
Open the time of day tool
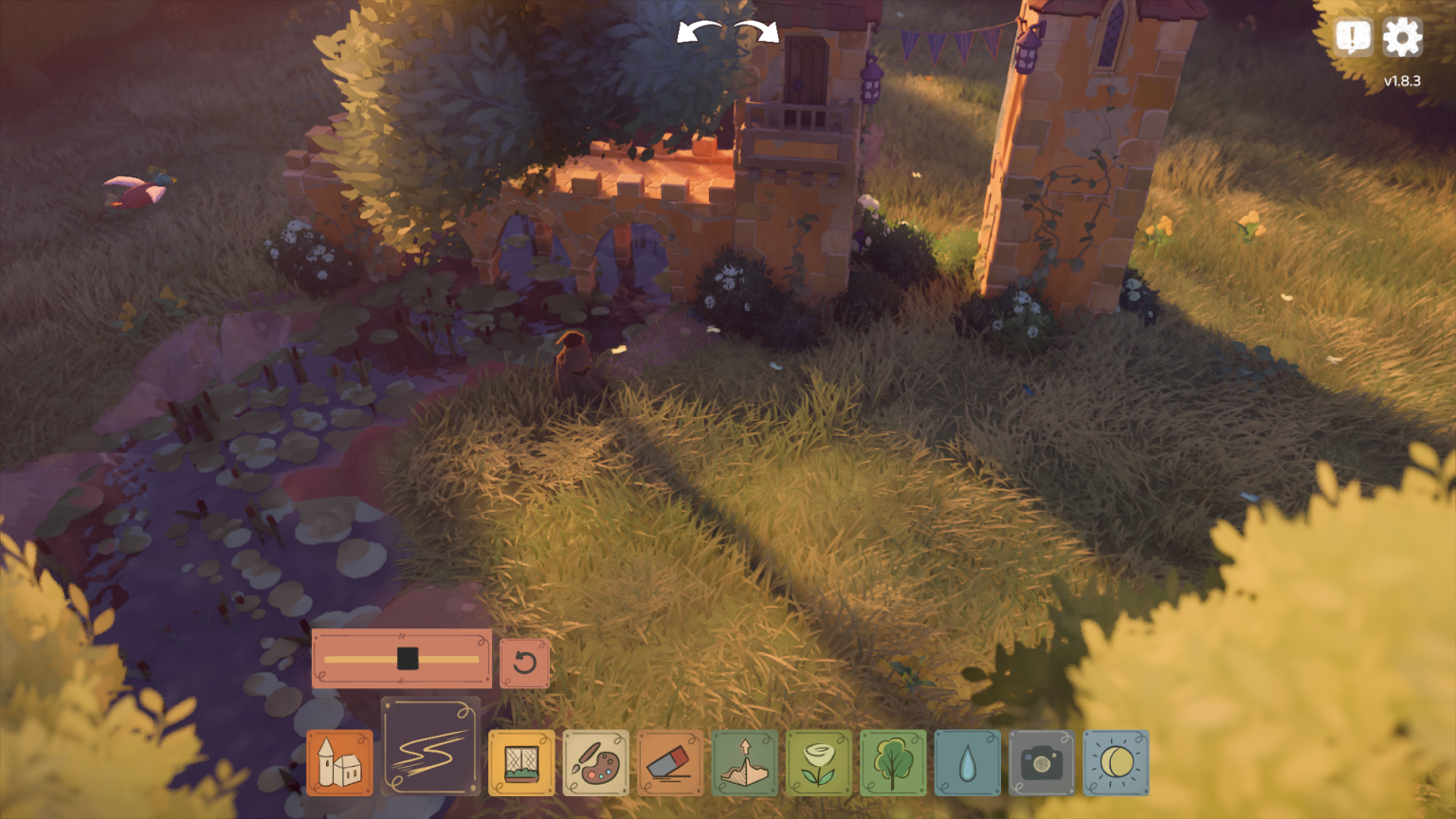click(x=1115, y=763)
